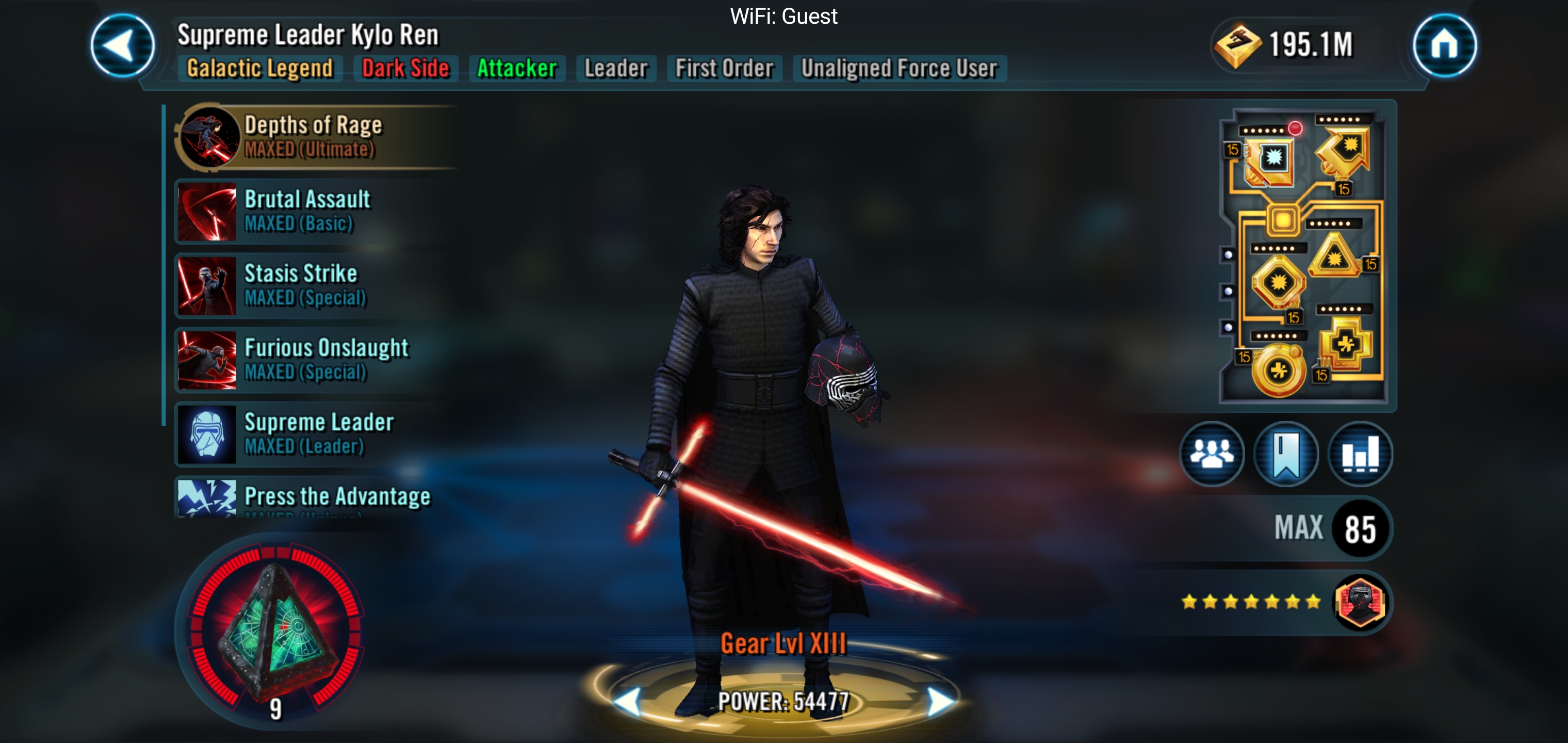Tap the Kylo Ren shard portrait
The height and width of the screenshot is (743, 1568).
[1360, 603]
